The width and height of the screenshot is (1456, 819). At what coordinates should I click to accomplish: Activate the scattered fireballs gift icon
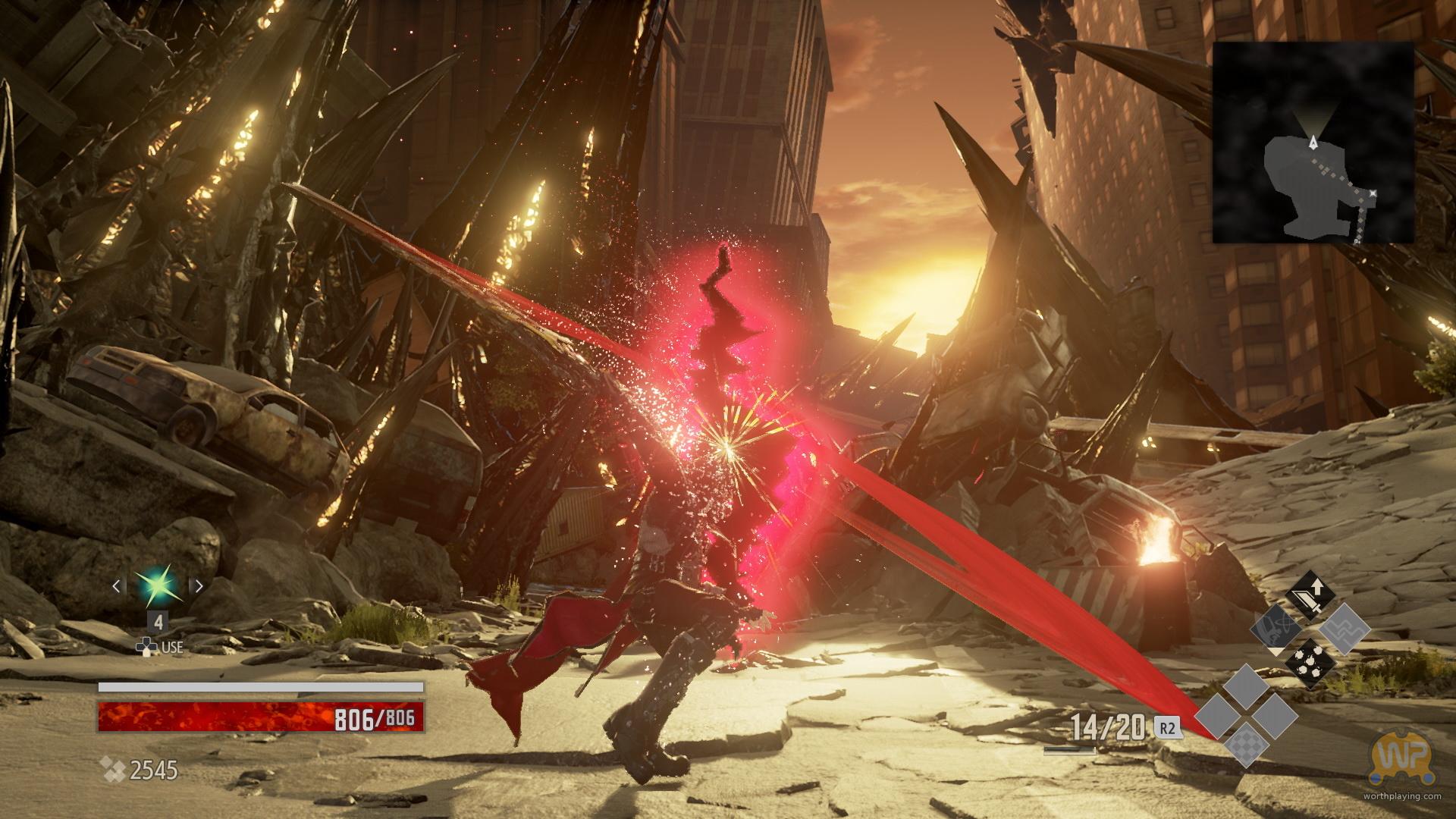tap(1310, 662)
